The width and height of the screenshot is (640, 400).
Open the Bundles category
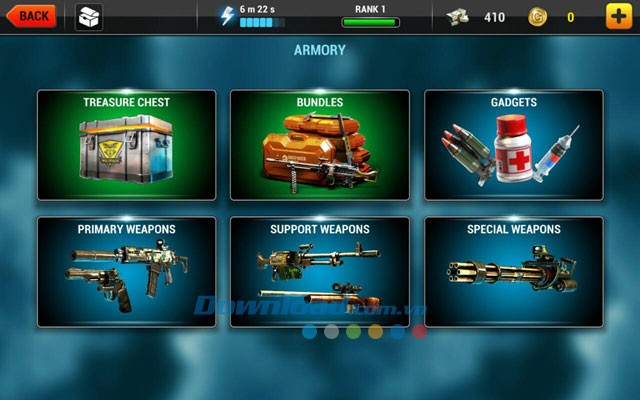319,145
